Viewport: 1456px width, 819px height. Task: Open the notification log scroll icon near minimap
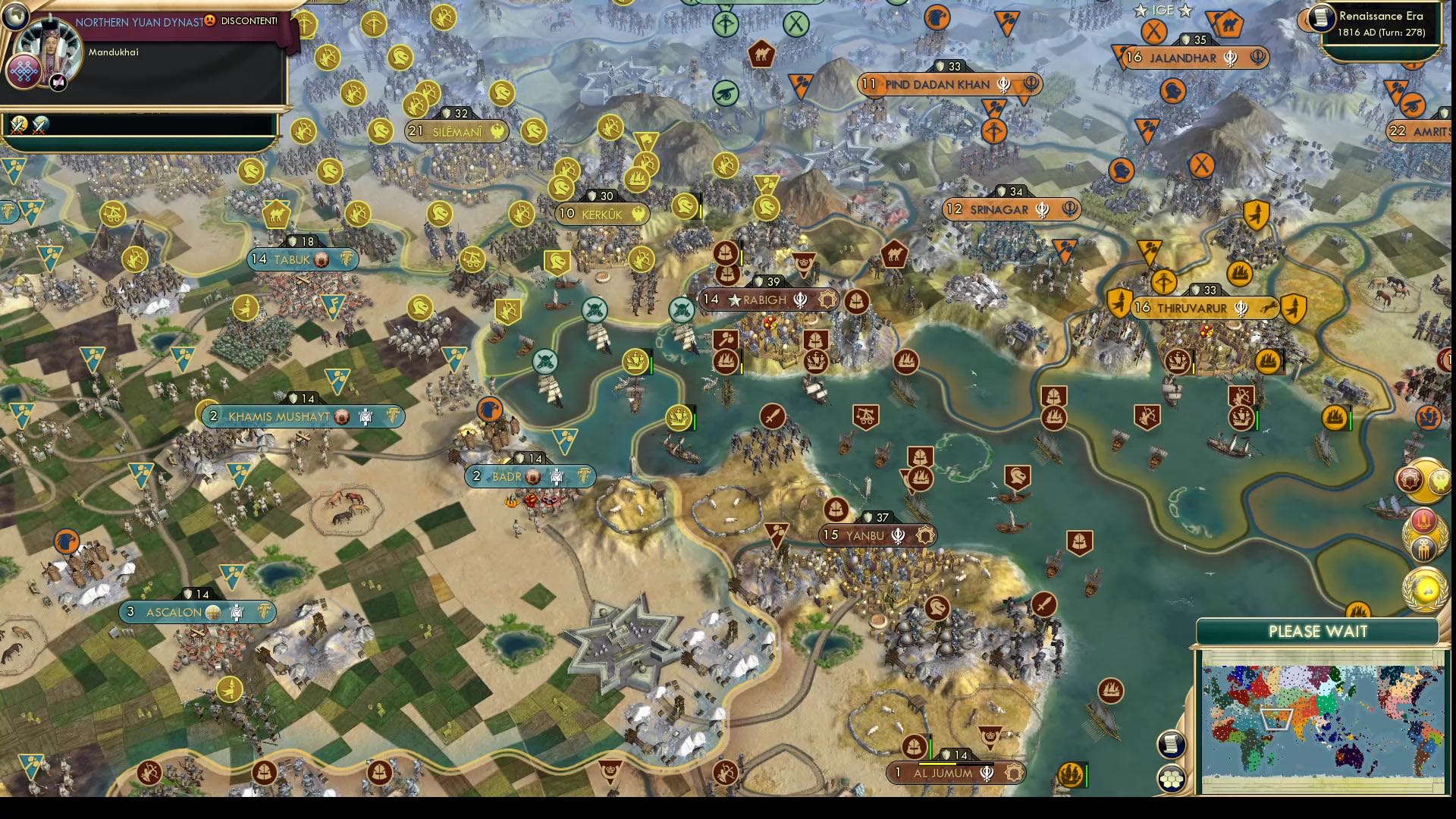[x=1171, y=743]
